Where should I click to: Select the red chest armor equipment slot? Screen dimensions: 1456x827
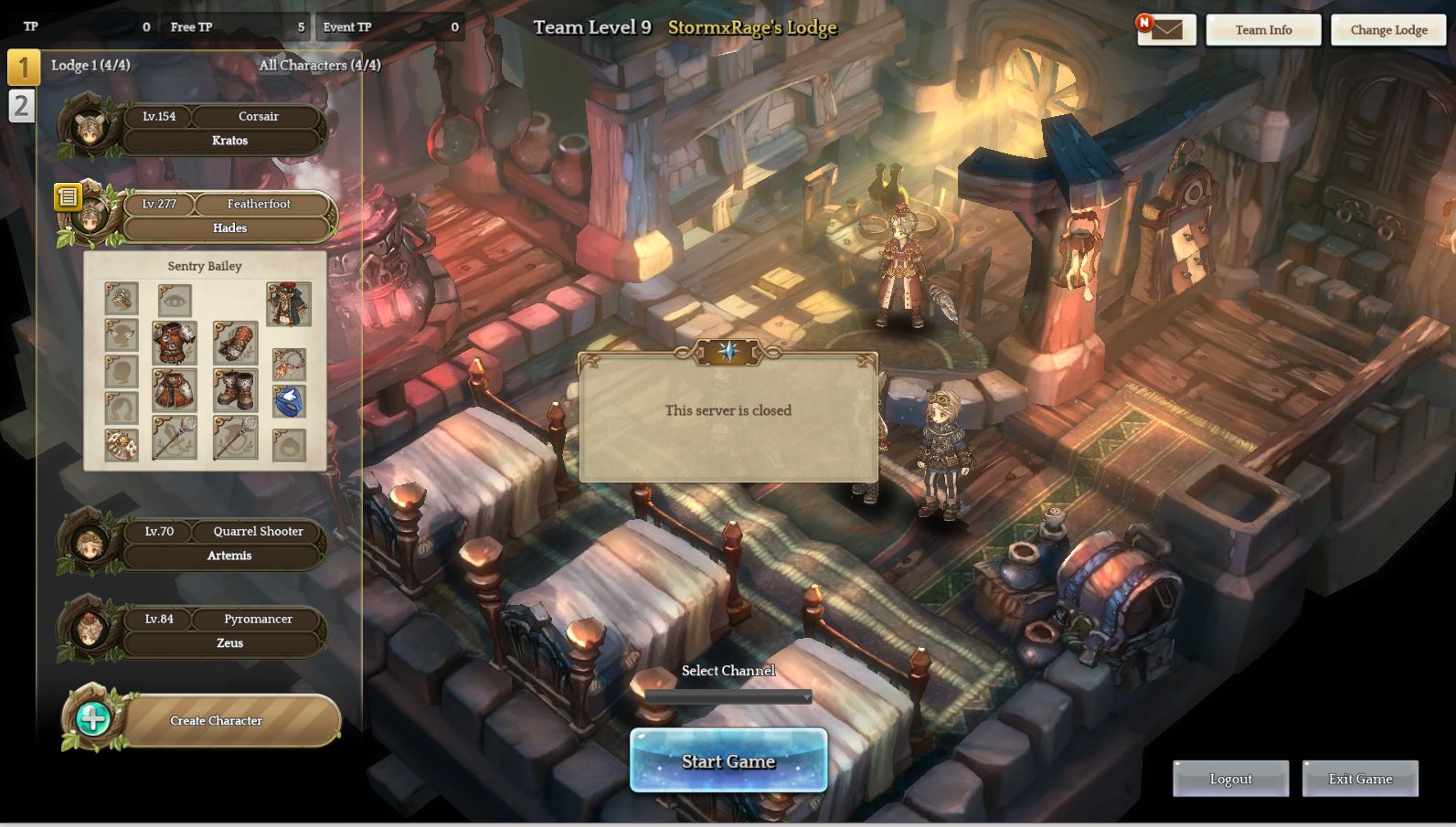[174, 343]
